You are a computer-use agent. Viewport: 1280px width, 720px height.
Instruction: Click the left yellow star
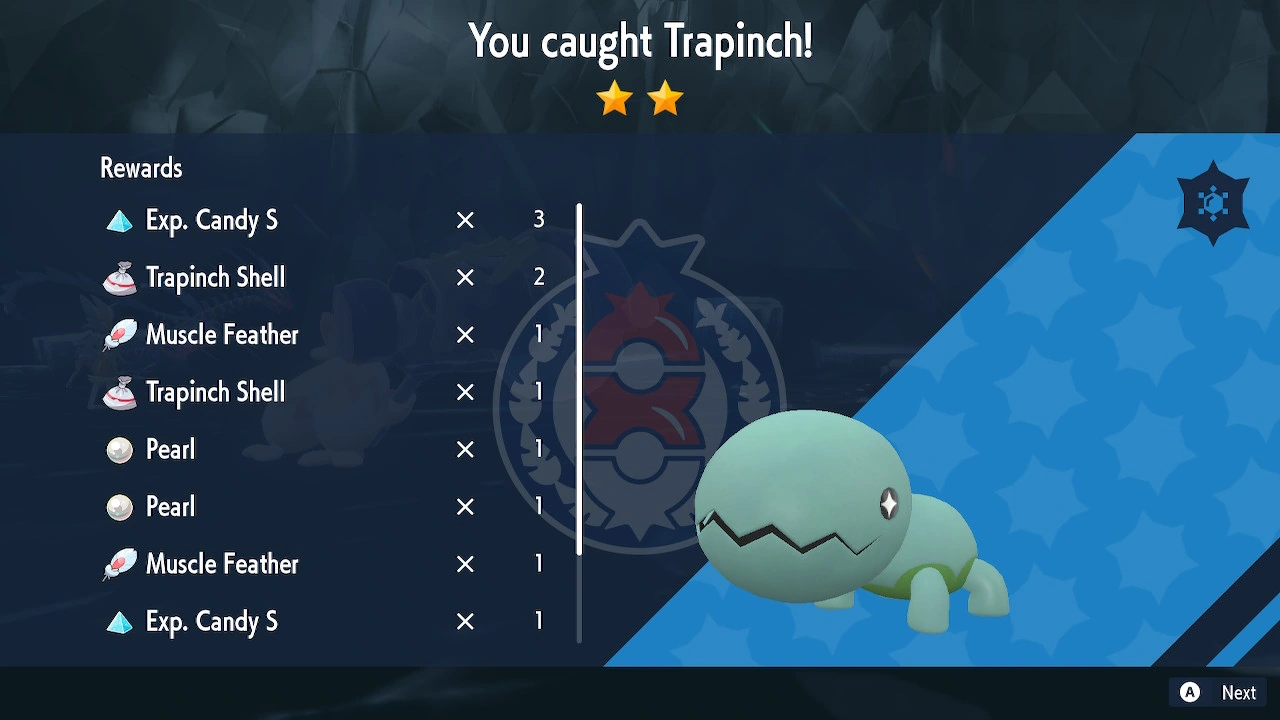point(614,98)
